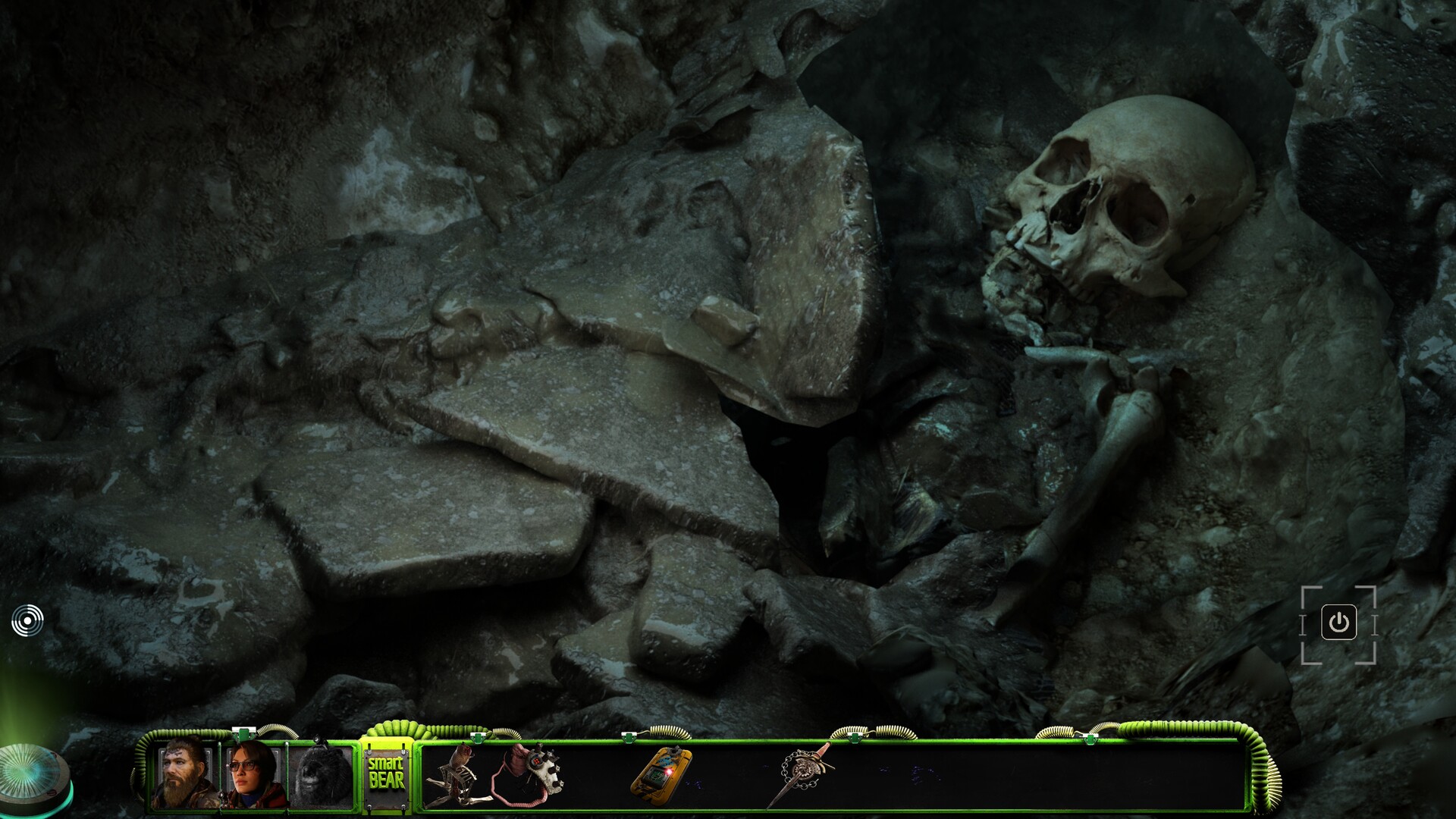Screen dimensions: 1456x819
Task: Pick the pink tentacle device item
Action: pyautogui.click(x=527, y=773)
